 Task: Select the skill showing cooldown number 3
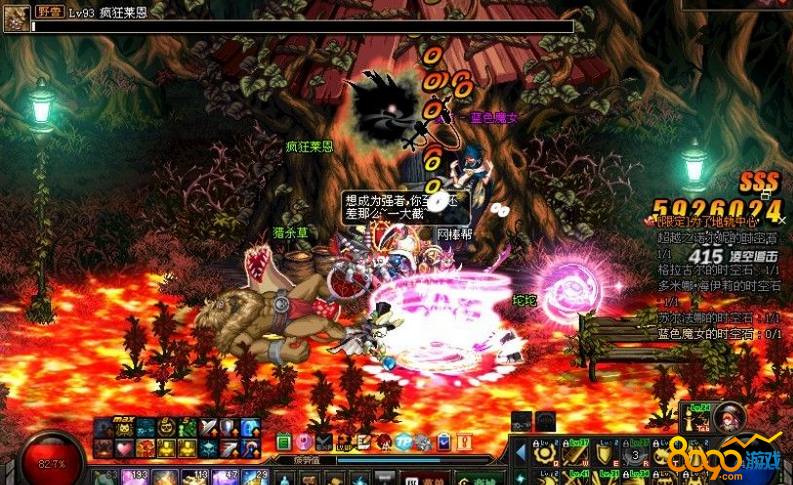point(636,455)
